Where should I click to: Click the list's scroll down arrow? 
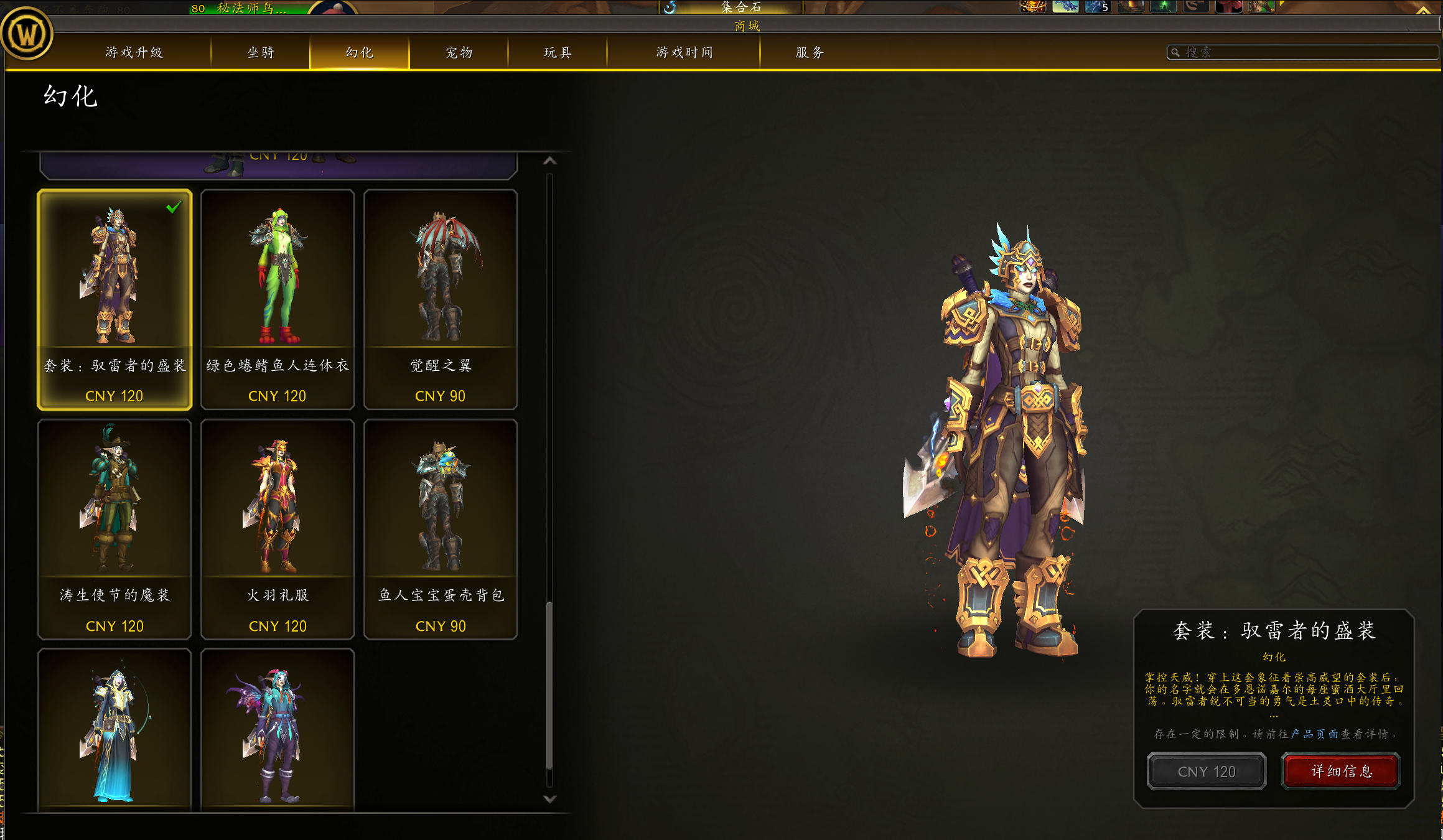click(x=549, y=799)
